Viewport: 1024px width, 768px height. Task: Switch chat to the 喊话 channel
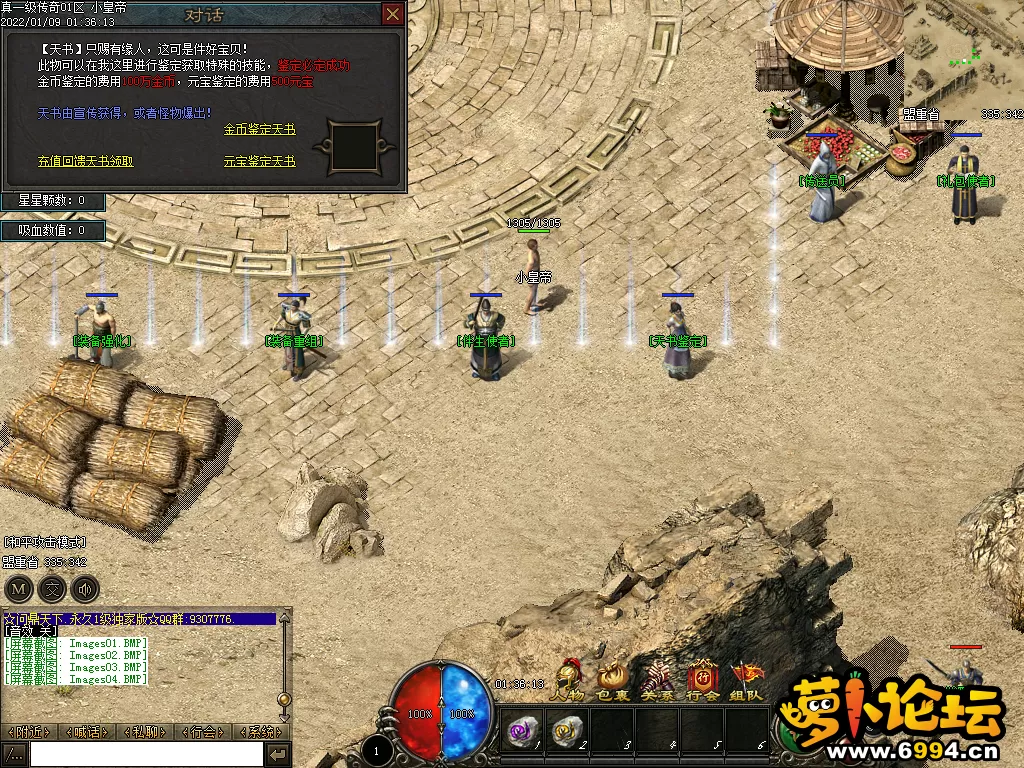87,732
